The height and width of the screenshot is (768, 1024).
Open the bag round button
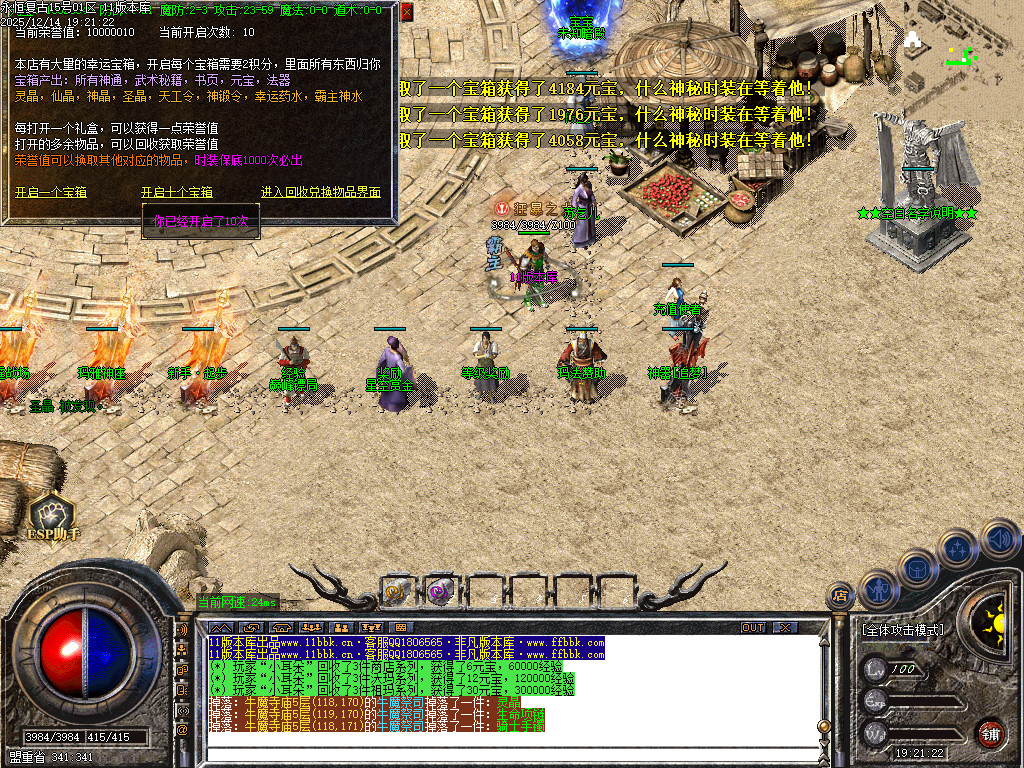click(917, 567)
